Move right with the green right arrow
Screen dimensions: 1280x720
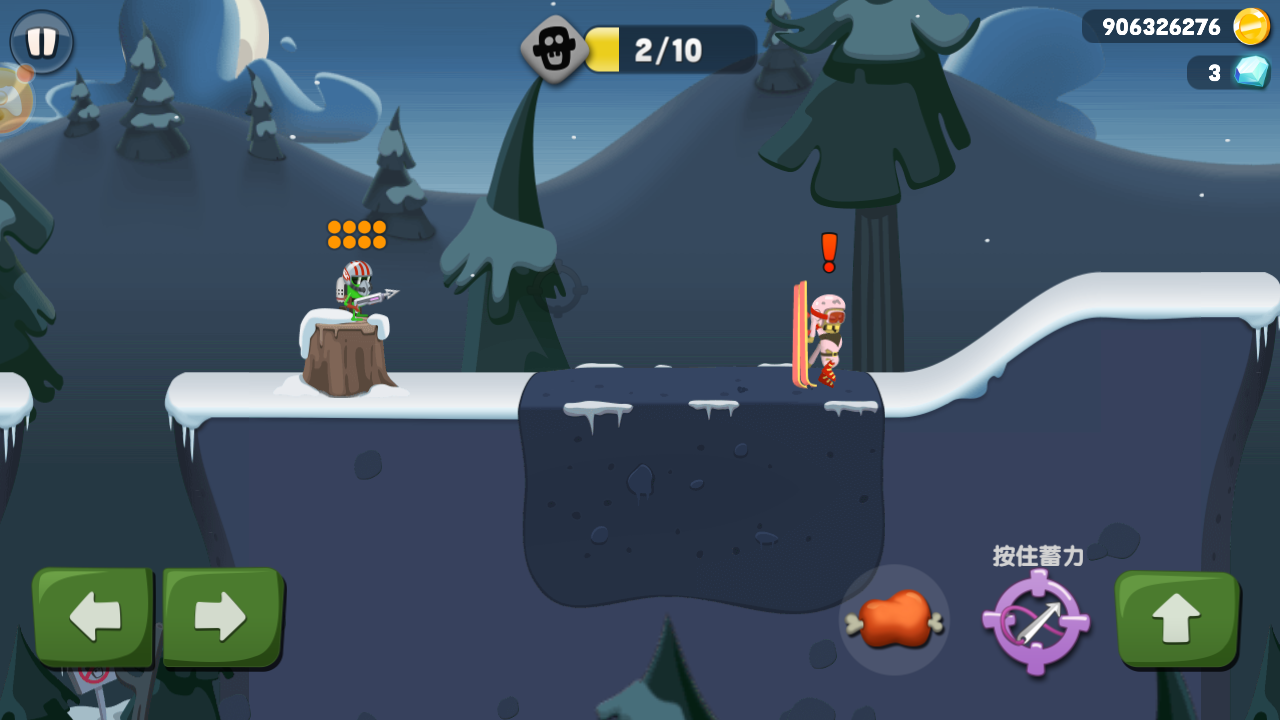[x=222, y=616]
